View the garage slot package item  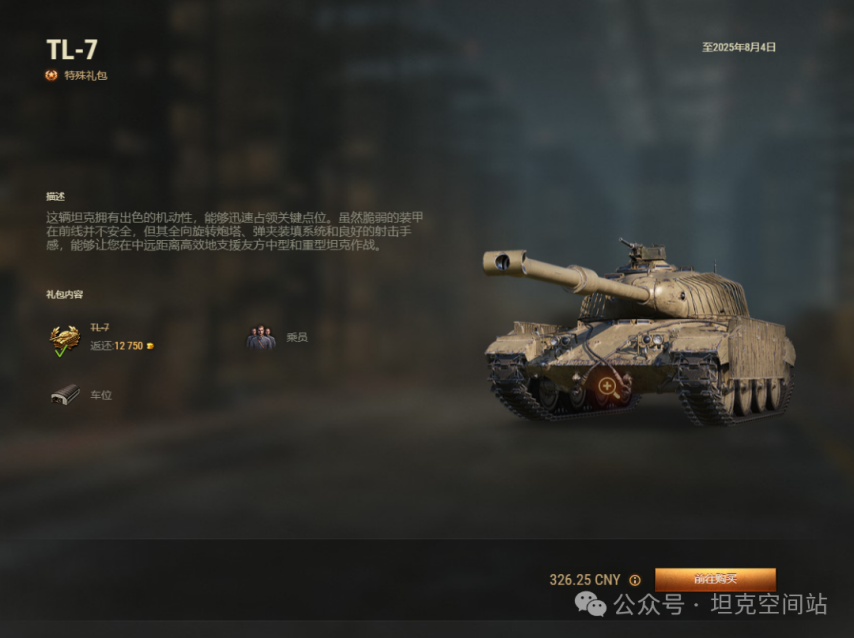coord(66,395)
